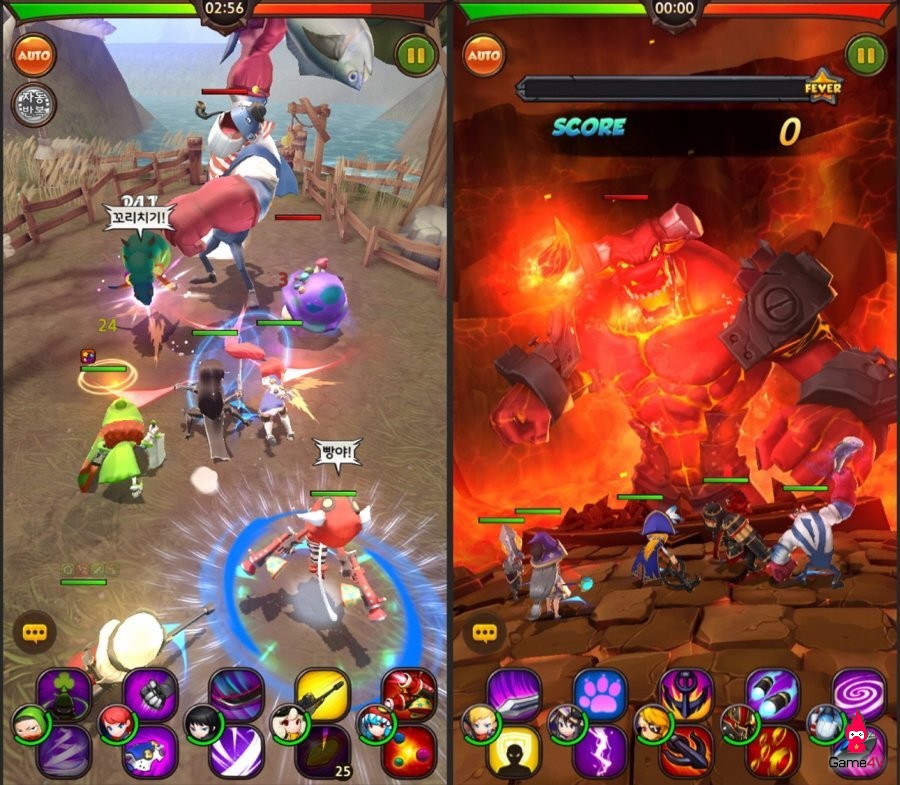The image size is (900, 785).
Task: Select the red-haired hero portrait
Action: (x=115, y=722)
